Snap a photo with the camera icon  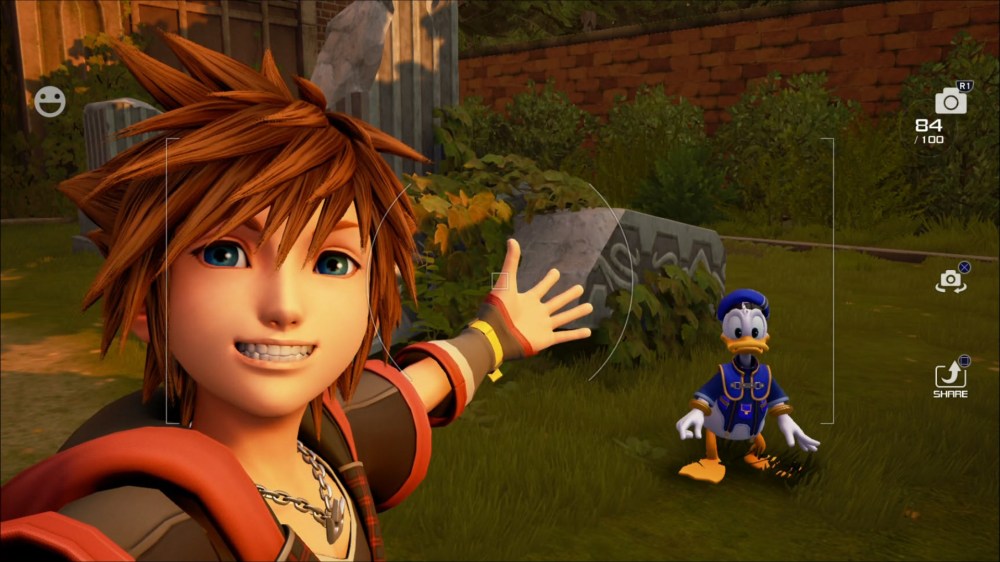coord(950,101)
